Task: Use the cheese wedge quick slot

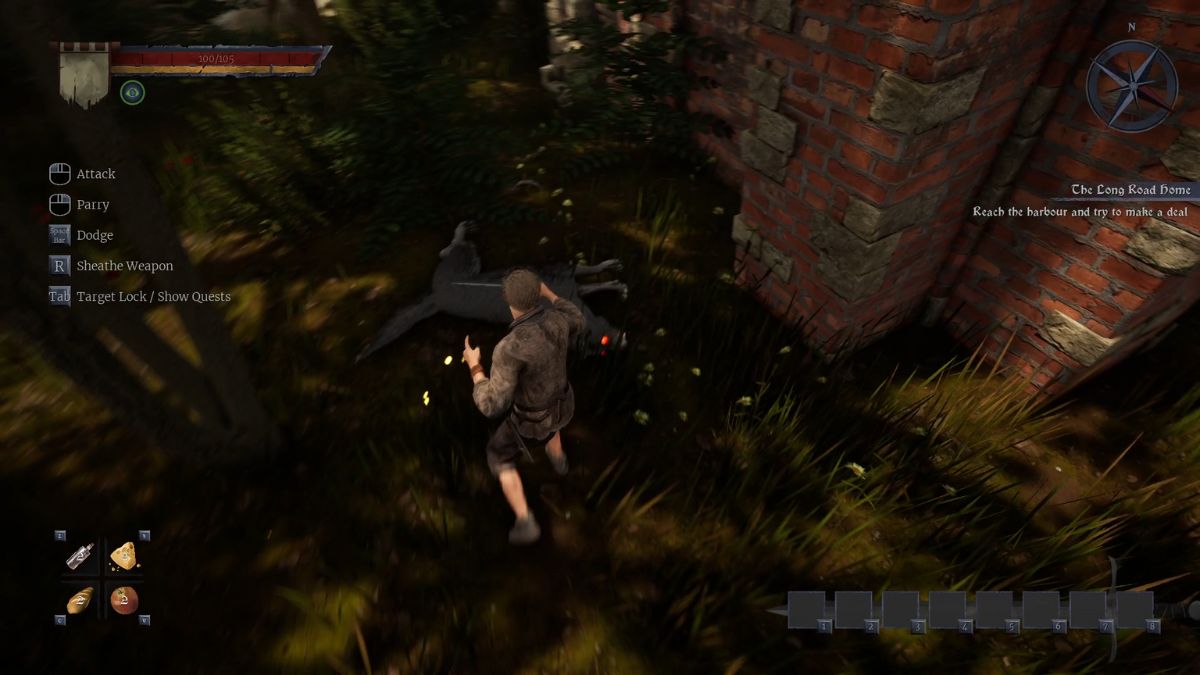Action: pyautogui.click(x=123, y=556)
